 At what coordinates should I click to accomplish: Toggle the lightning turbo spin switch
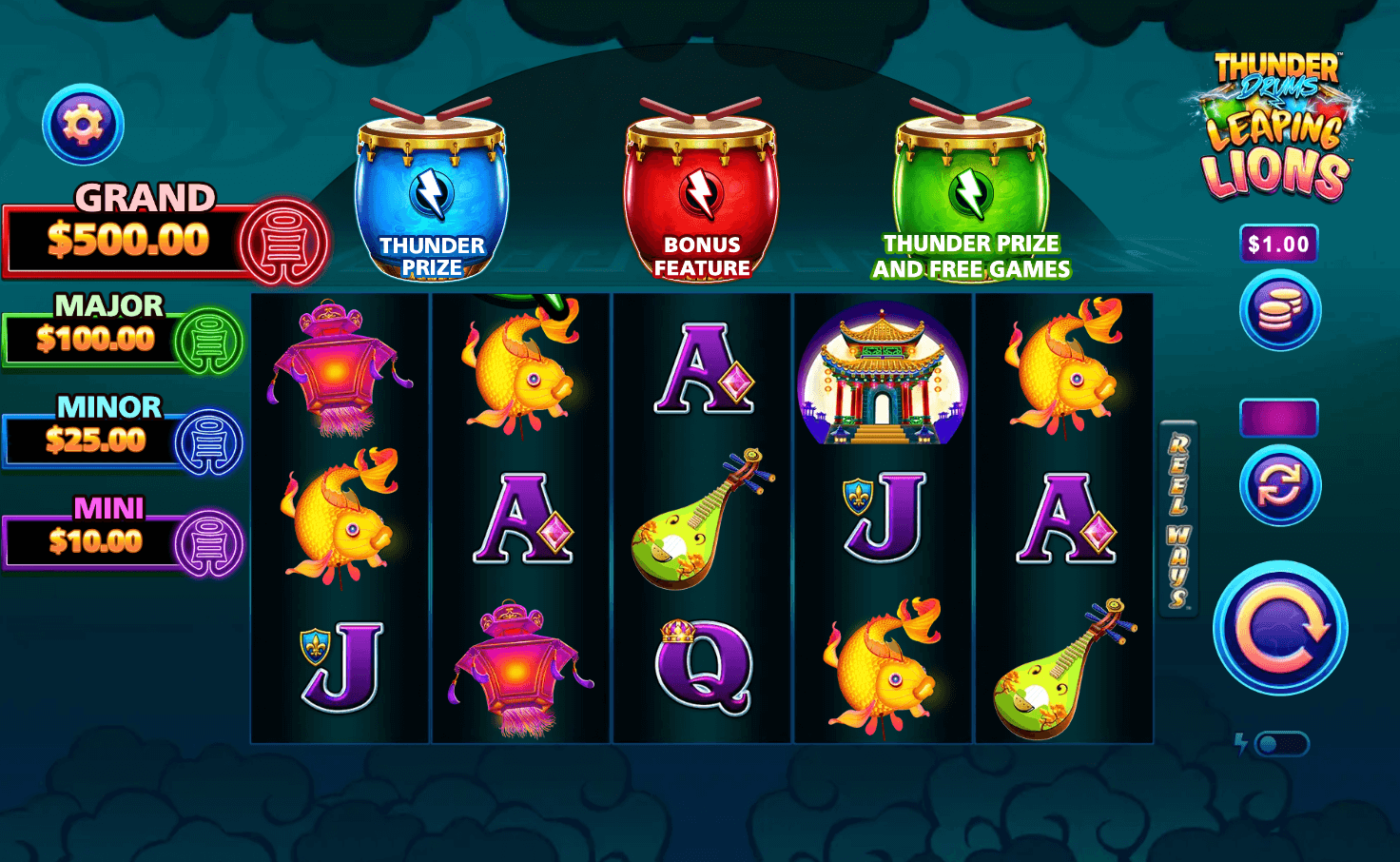tap(1280, 744)
